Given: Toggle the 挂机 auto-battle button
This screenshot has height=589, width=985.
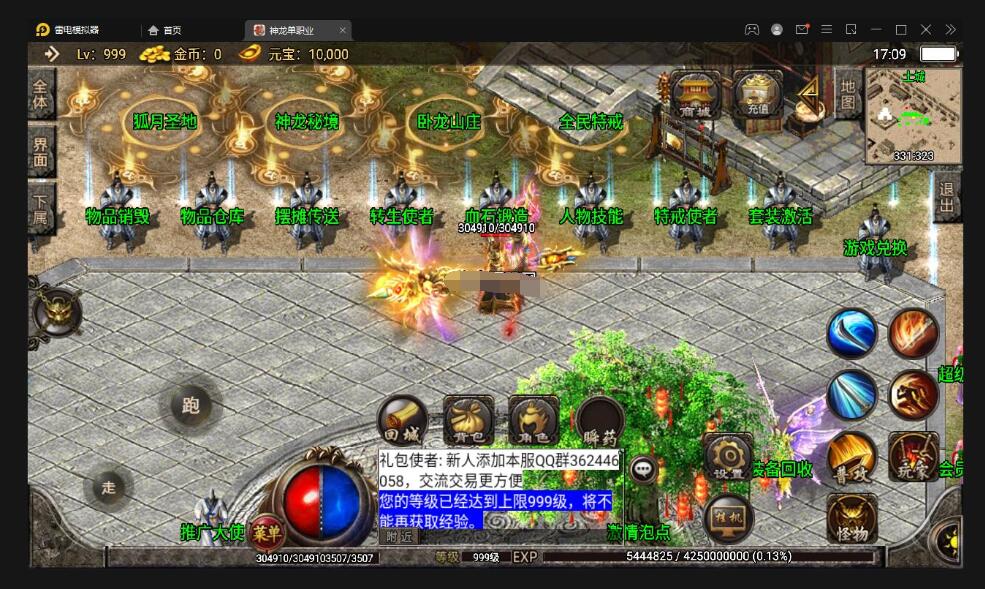Looking at the screenshot, I should click(x=727, y=518).
